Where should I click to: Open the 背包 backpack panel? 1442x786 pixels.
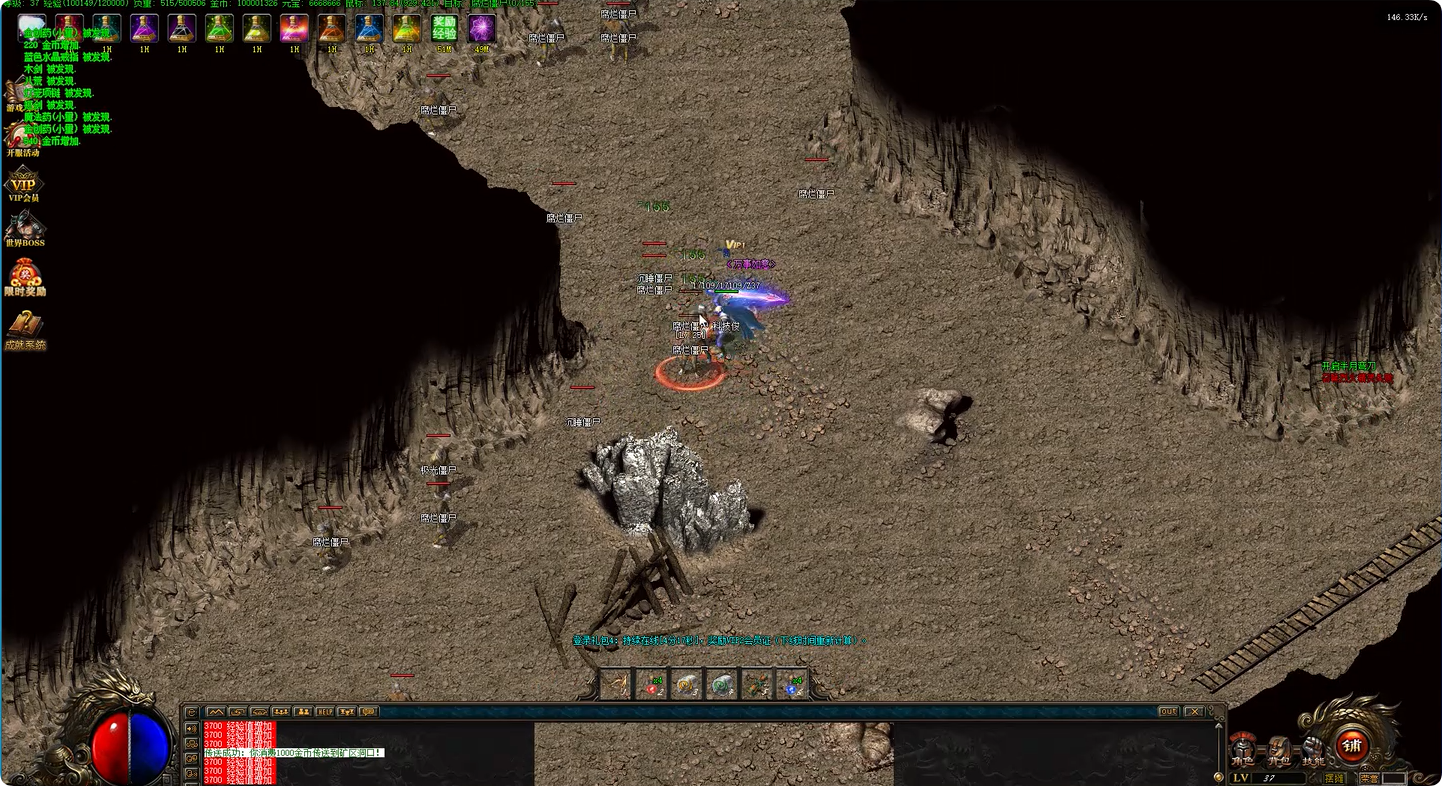[1277, 748]
